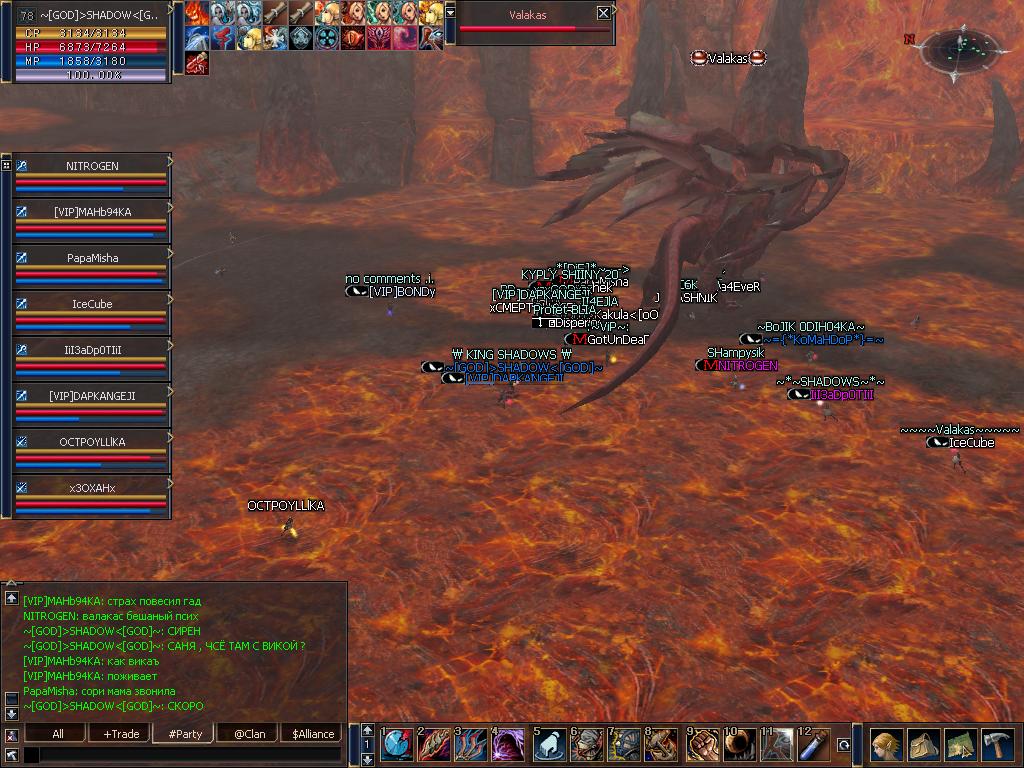Use the fist skill in hotbar slot 9
Screen dimensions: 1024x768
pos(702,745)
